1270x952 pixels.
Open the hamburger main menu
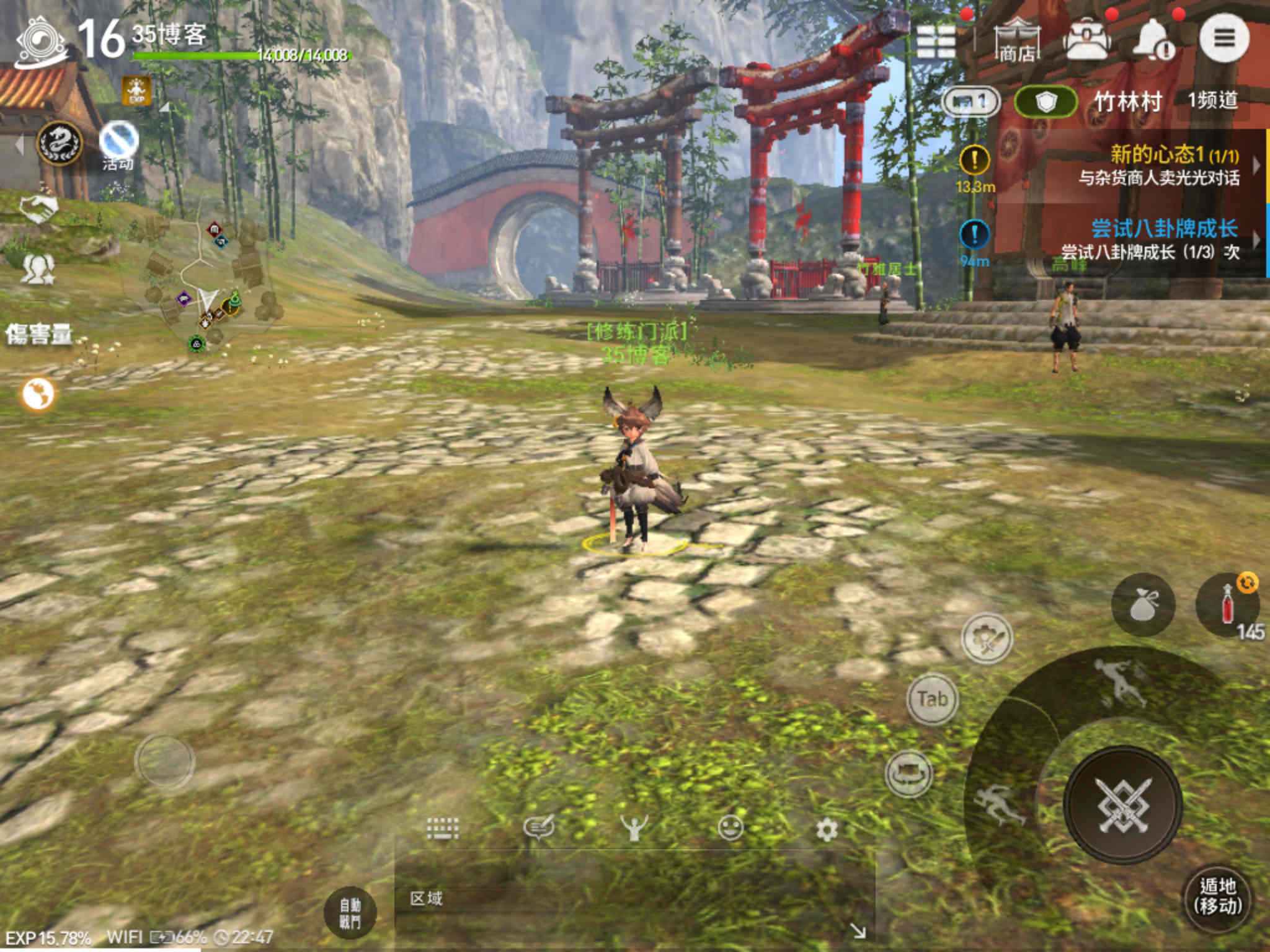click(x=1223, y=38)
